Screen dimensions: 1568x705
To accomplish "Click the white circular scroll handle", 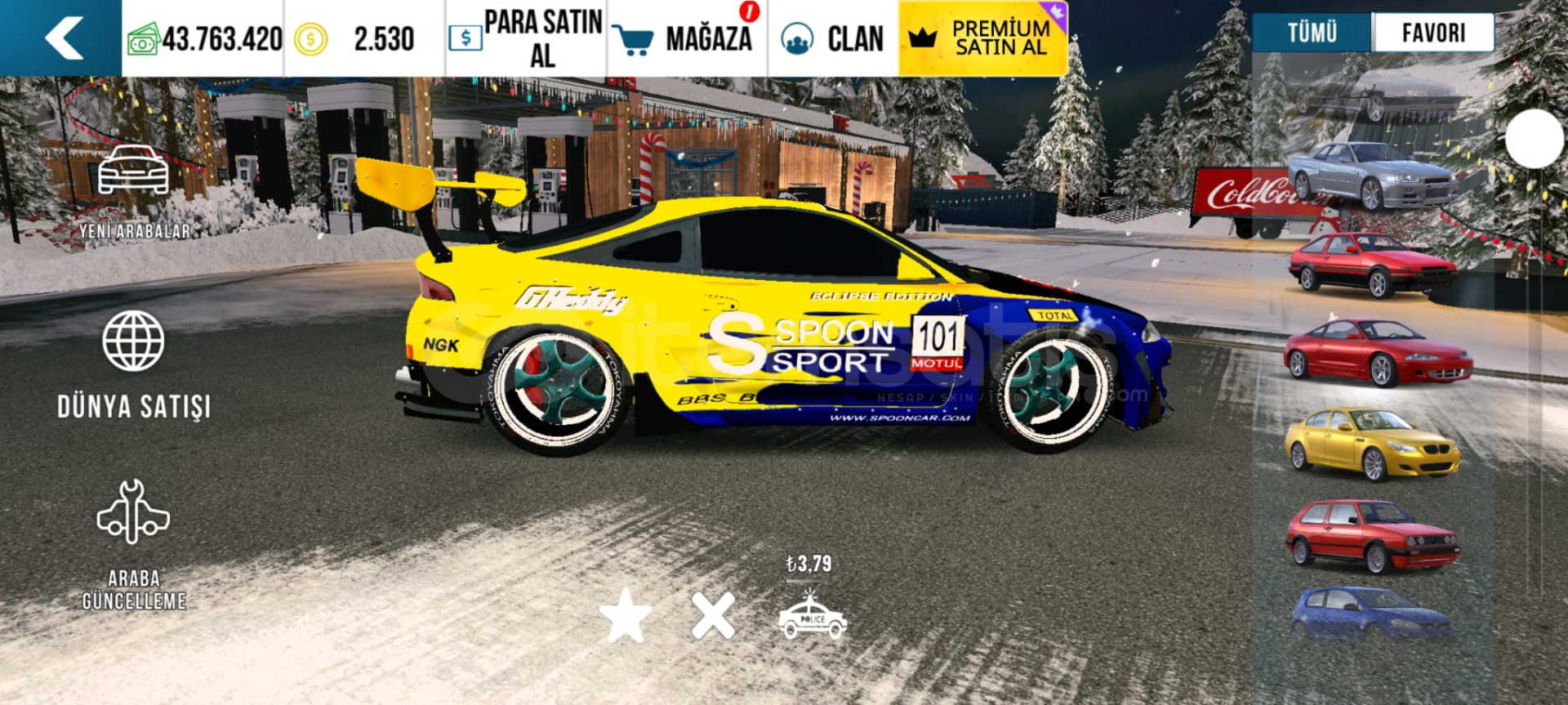I will click(1534, 139).
